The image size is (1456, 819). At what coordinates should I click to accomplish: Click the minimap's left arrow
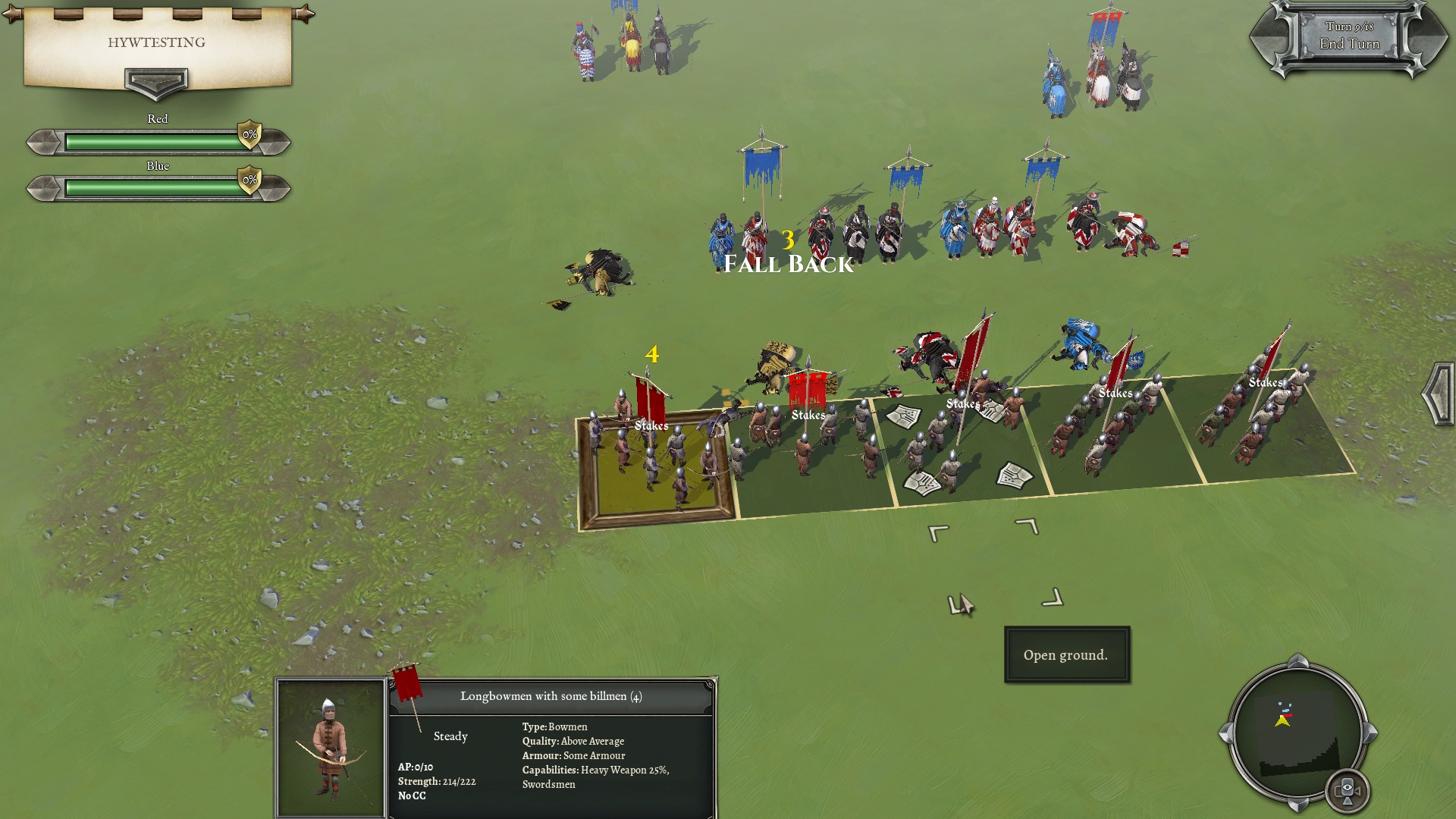coord(1225,733)
